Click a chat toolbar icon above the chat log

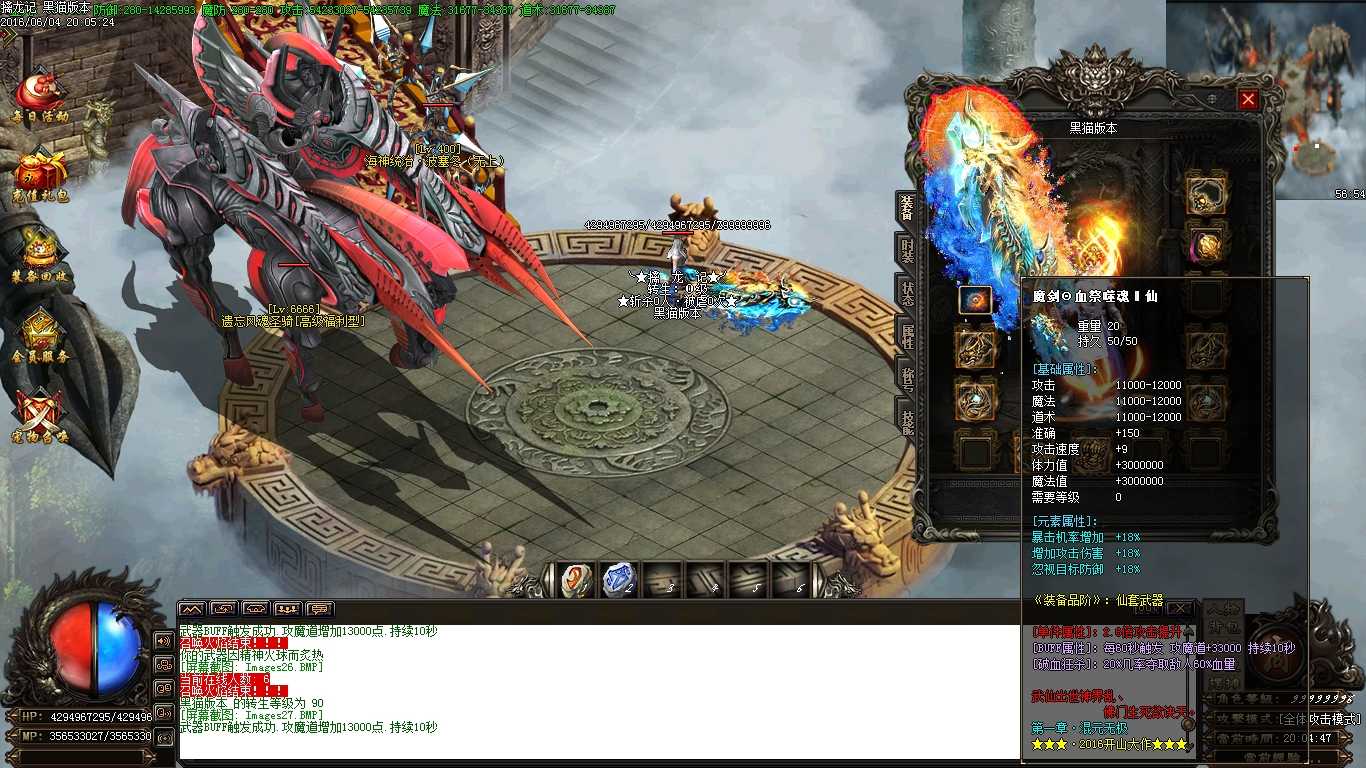click(x=191, y=607)
